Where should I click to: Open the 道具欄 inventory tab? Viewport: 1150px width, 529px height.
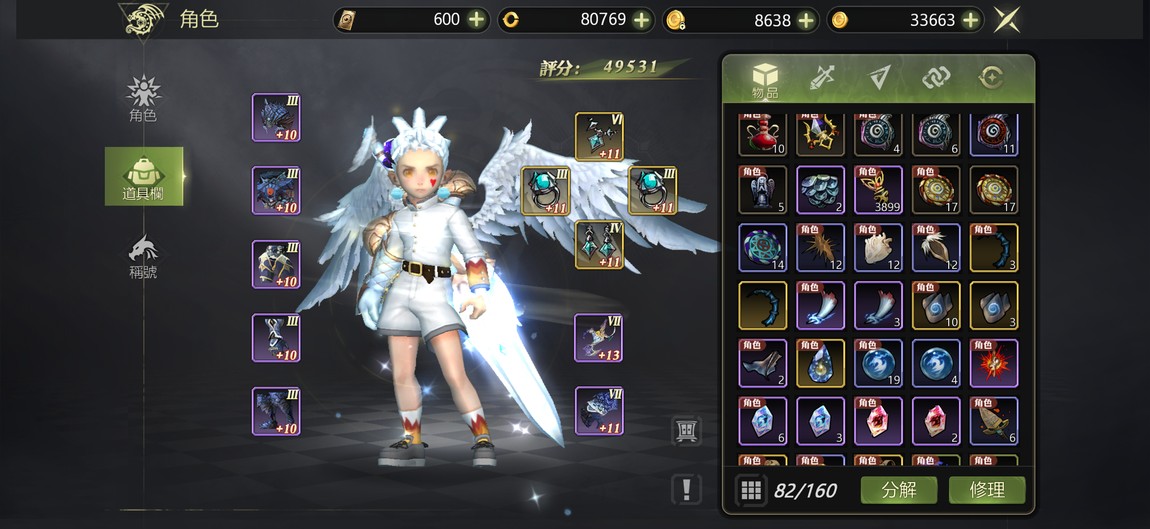pyautogui.click(x=144, y=176)
